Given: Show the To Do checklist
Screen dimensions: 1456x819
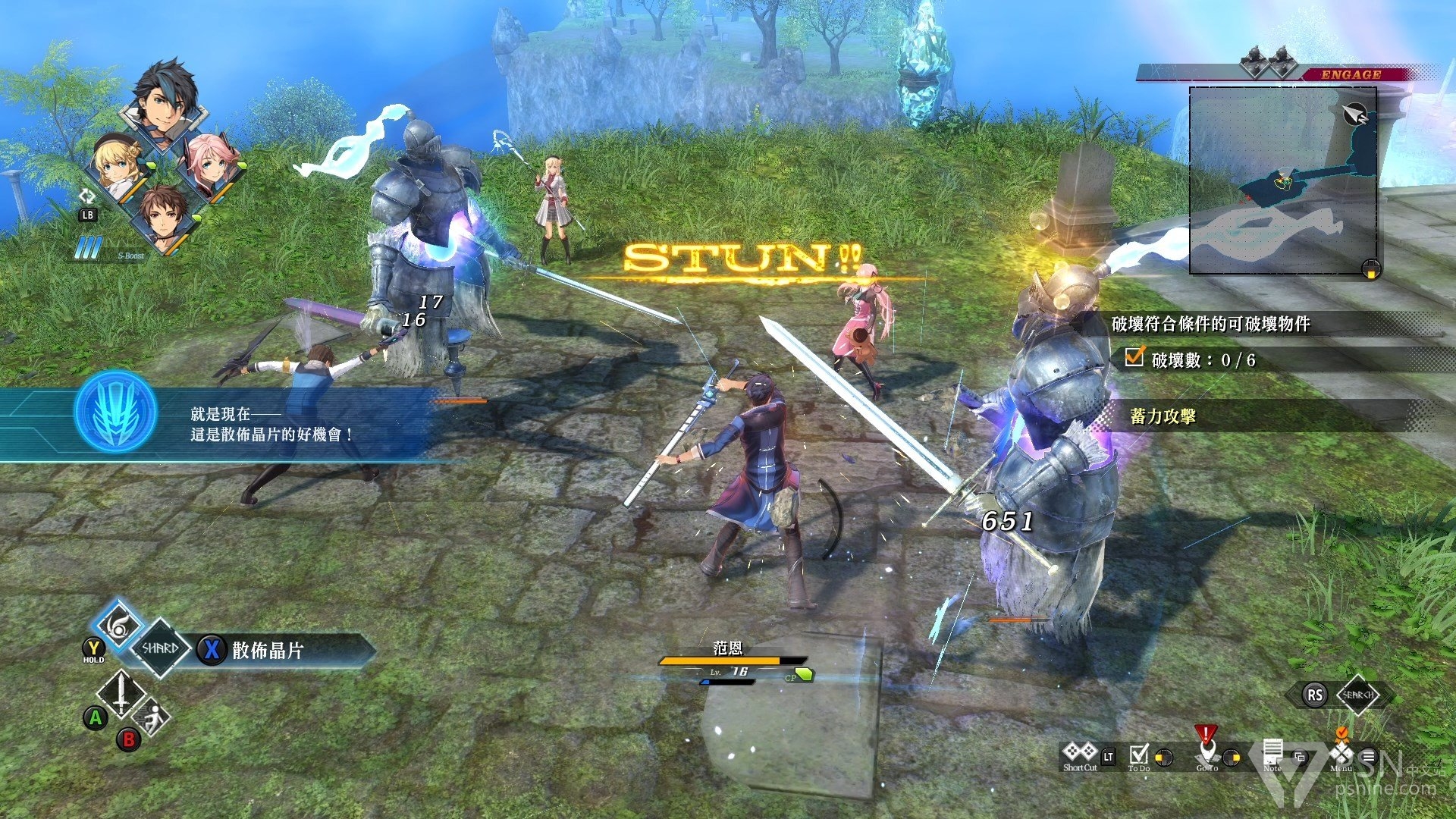Looking at the screenshot, I should (x=1139, y=756).
